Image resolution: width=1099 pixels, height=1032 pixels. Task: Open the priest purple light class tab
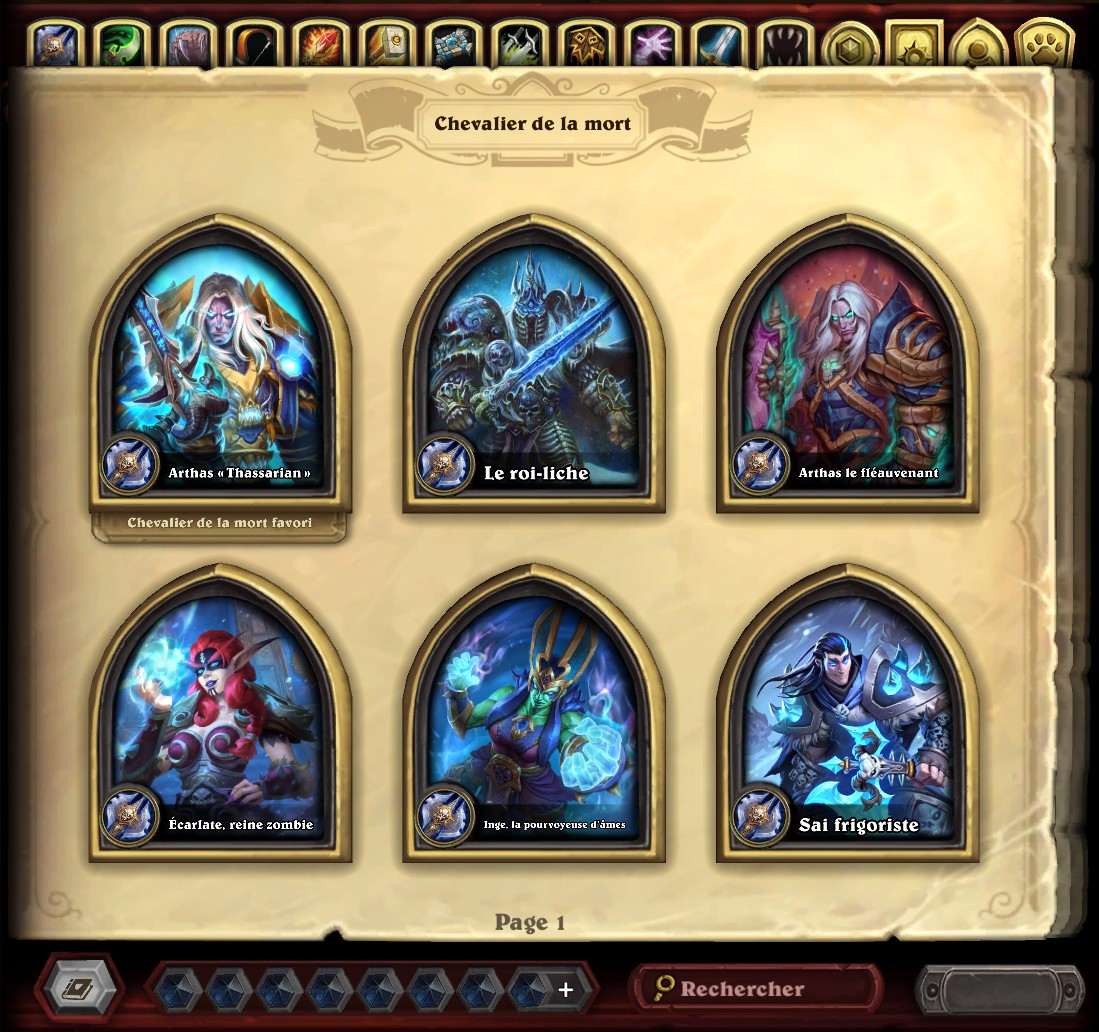pyautogui.click(x=650, y=45)
